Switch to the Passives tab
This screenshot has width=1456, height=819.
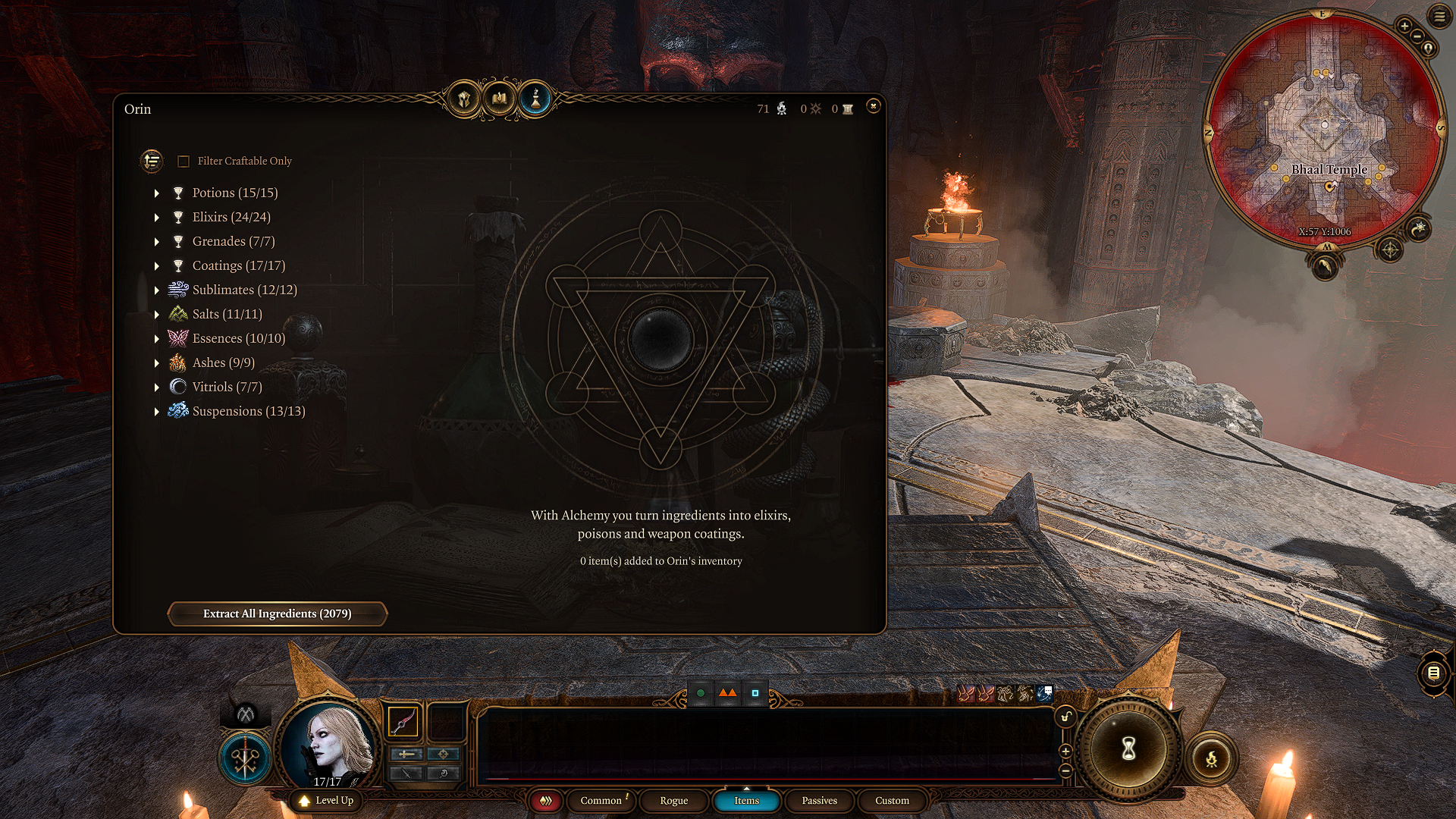pyautogui.click(x=819, y=801)
